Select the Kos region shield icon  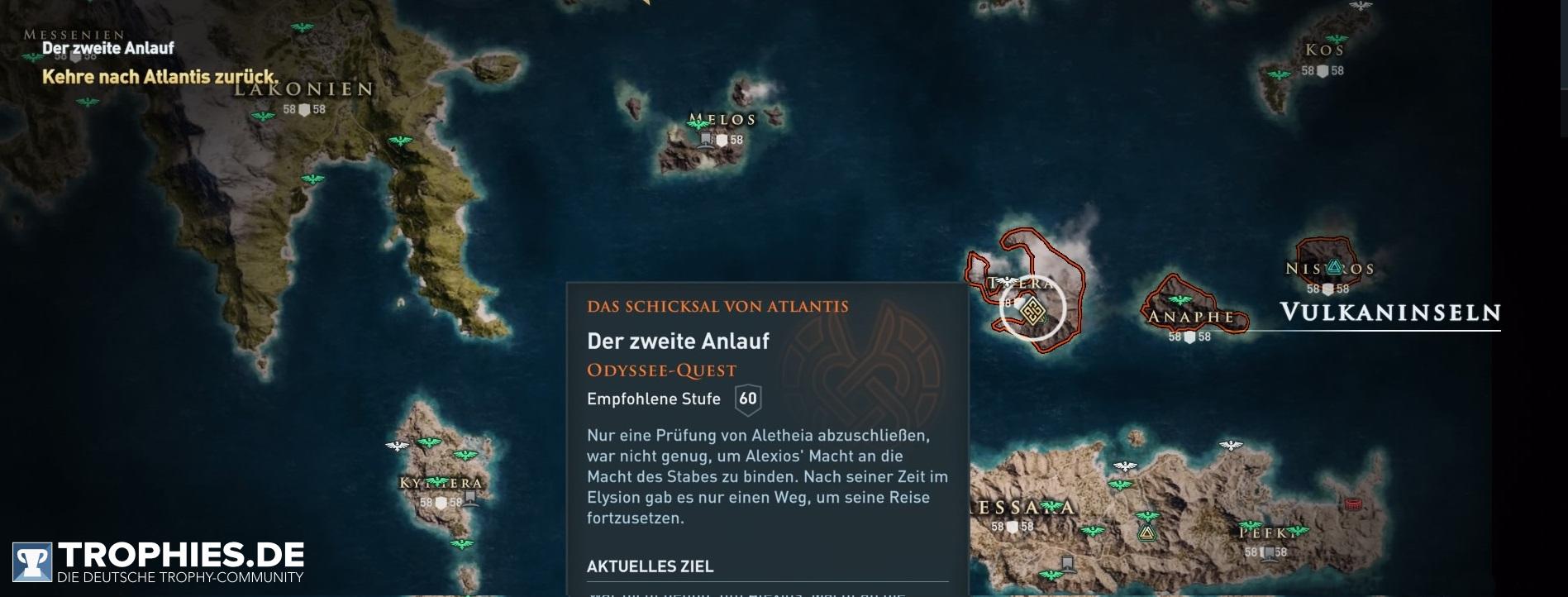(1323, 71)
